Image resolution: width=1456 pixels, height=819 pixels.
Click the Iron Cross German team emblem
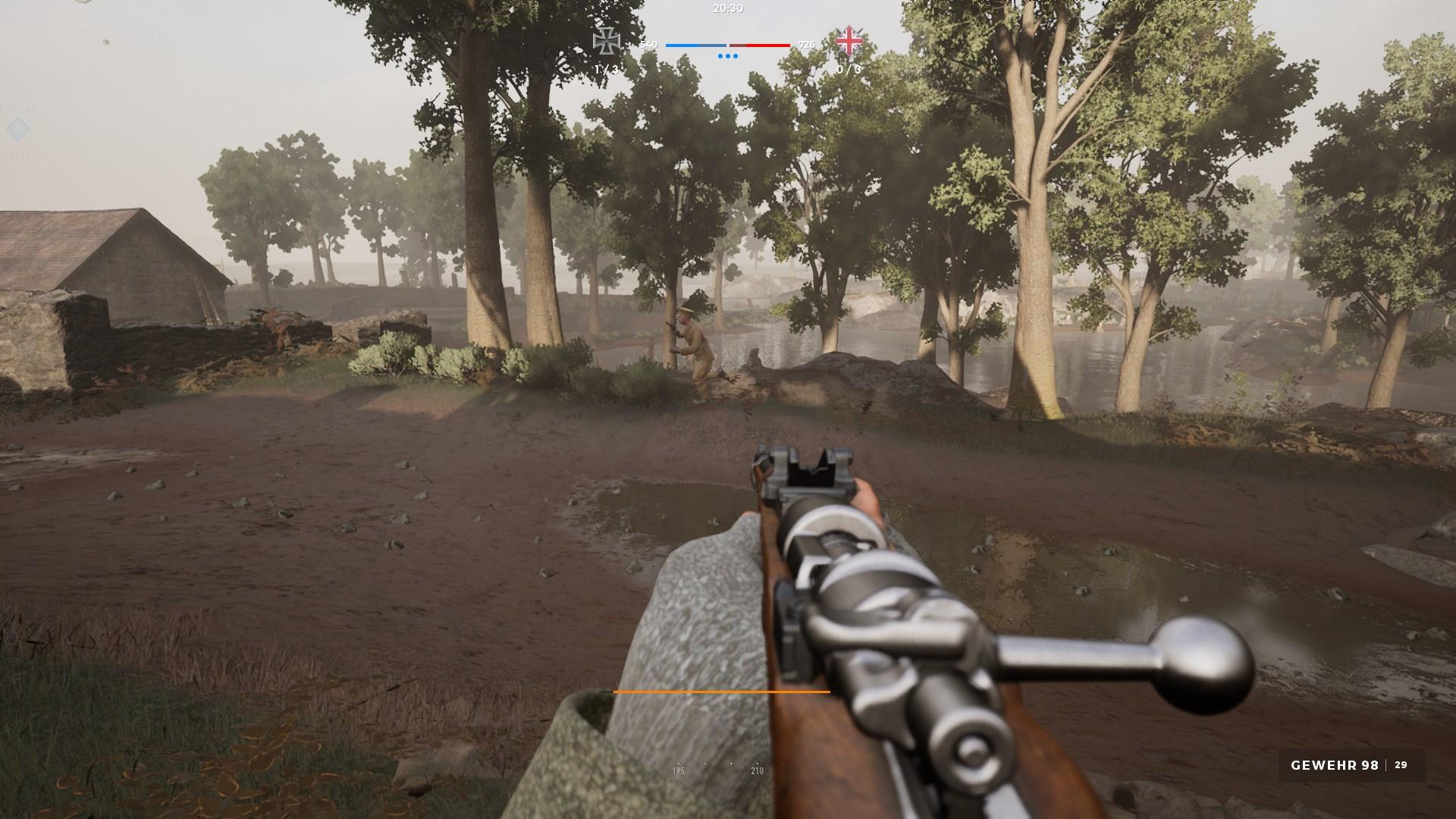coord(607,41)
